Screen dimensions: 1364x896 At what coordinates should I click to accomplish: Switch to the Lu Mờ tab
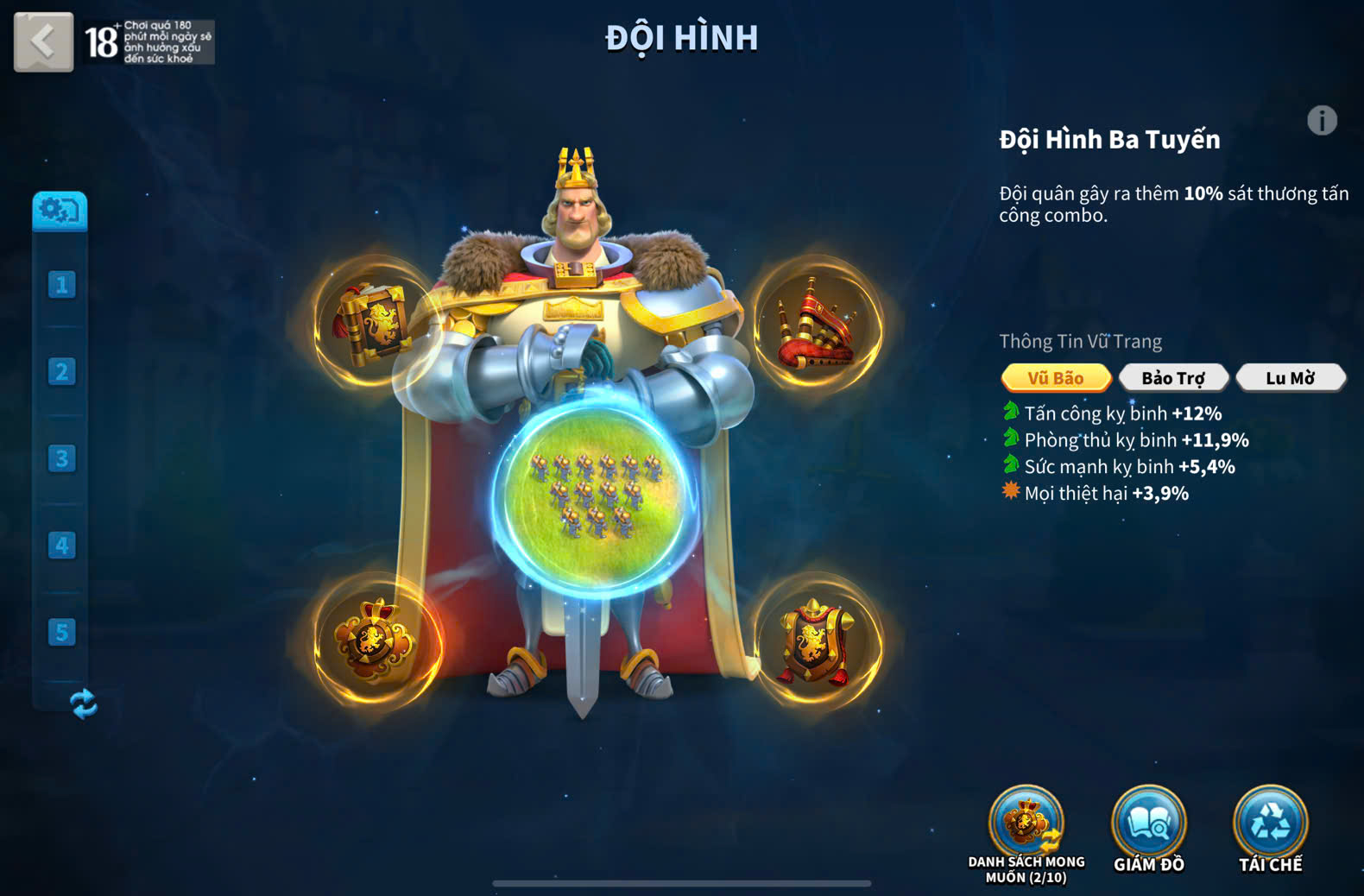[x=1290, y=378]
